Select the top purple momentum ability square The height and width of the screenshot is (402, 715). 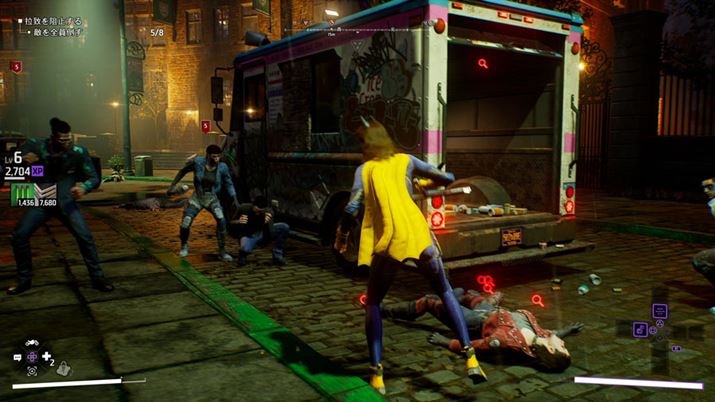(x=660, y=311)
